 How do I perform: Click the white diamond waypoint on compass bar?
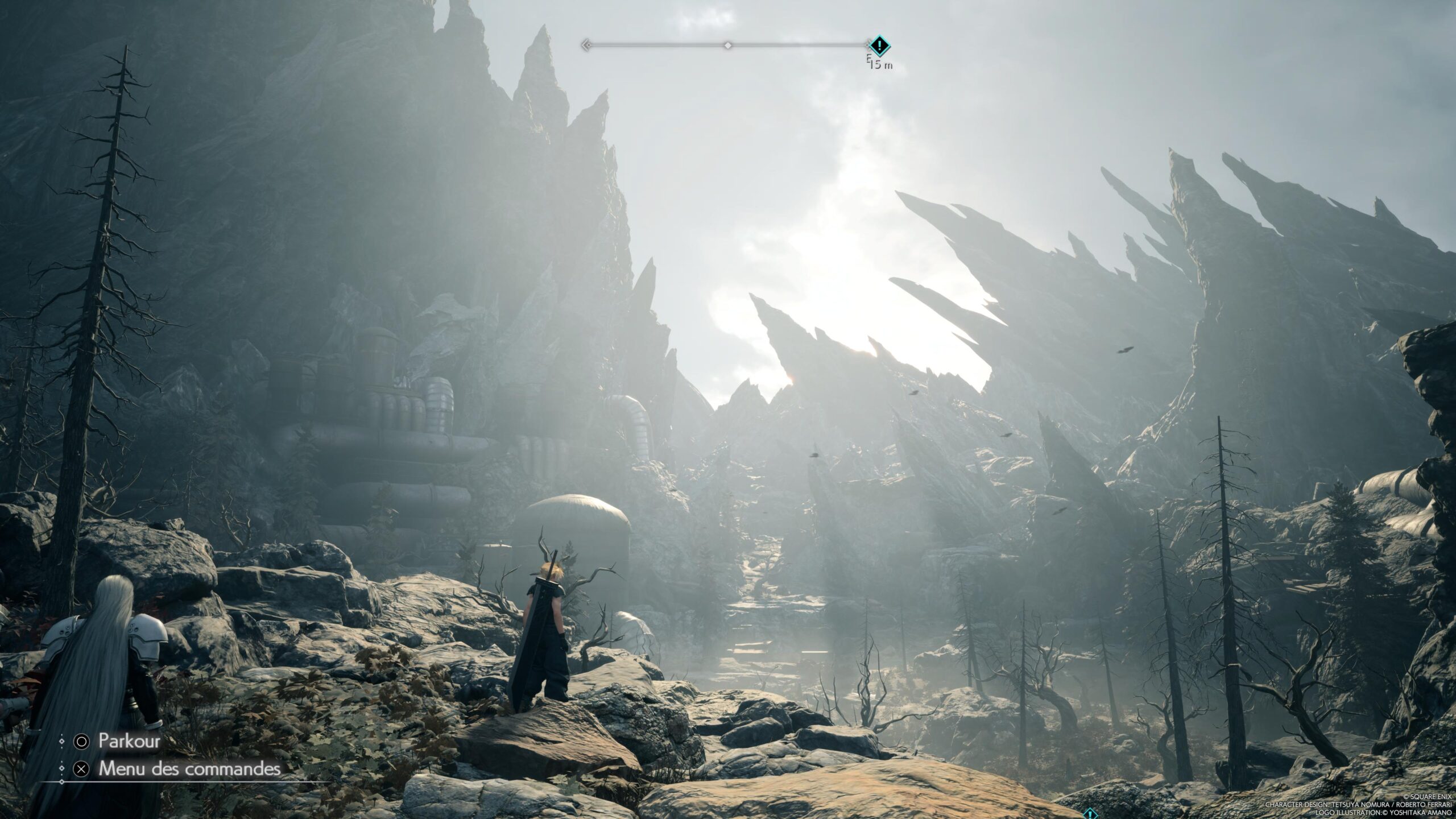pyautogui.click(x=727, y=45)
